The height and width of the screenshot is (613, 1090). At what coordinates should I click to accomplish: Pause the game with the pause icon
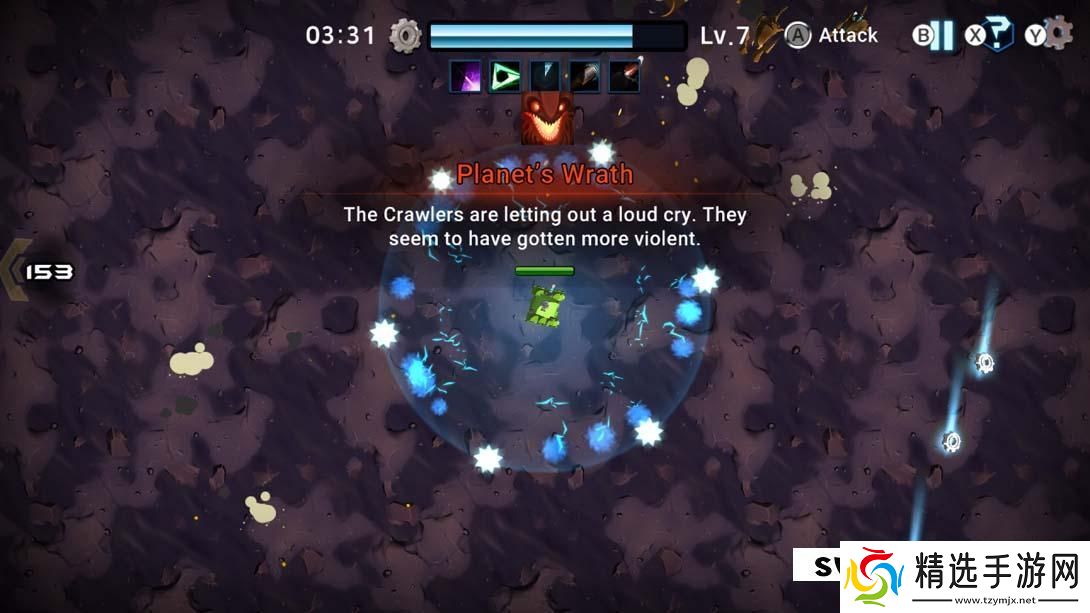[941, 36]
